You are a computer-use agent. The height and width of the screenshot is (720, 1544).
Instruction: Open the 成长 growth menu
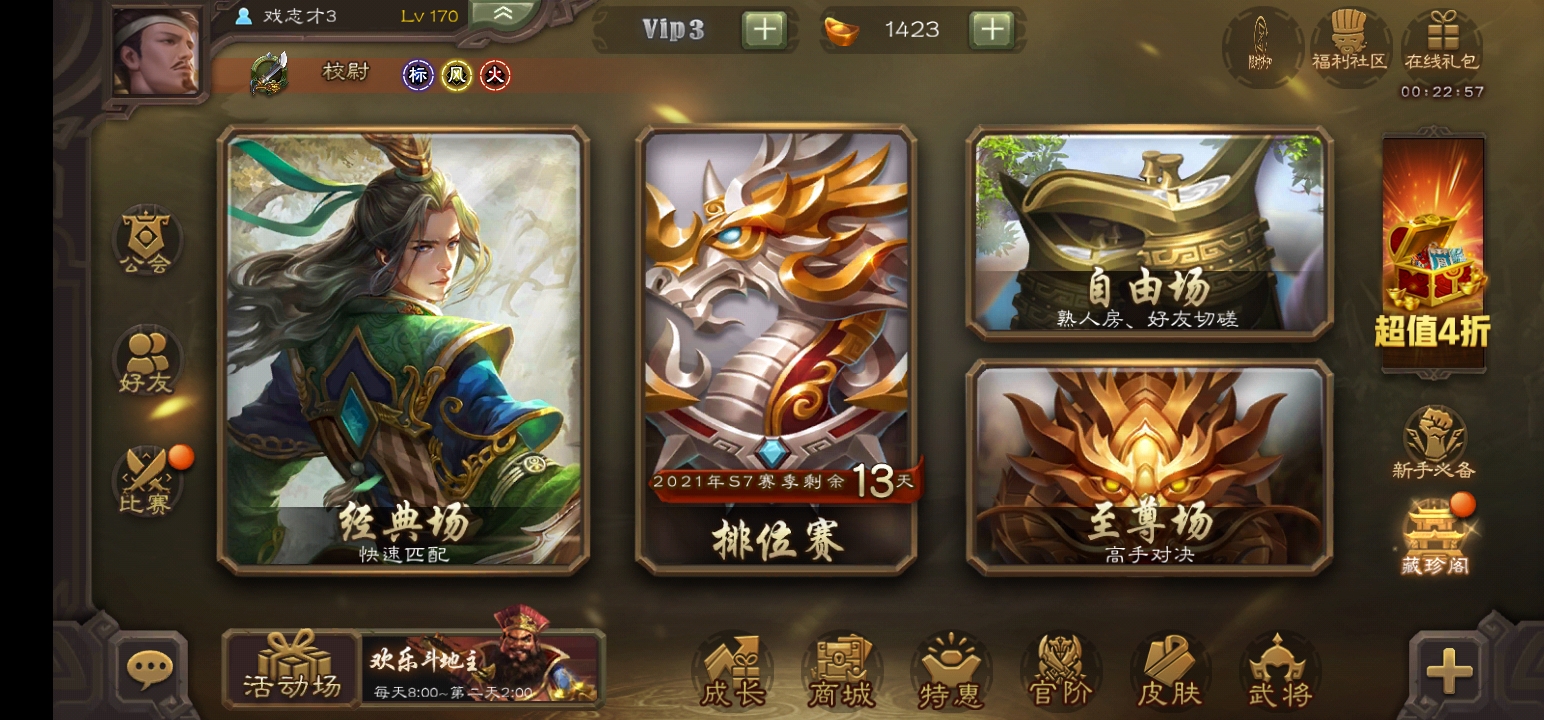[x=732, y=670]
